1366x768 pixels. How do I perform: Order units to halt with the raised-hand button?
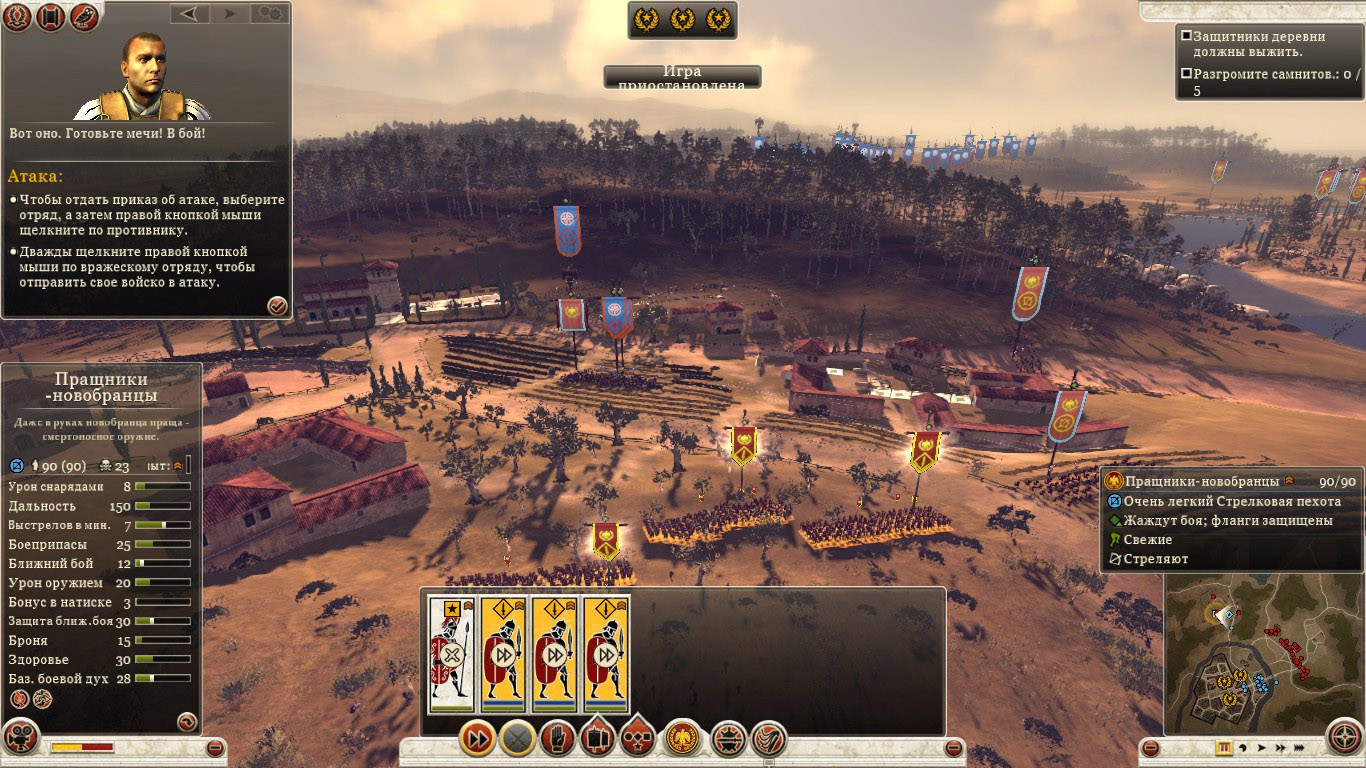pyautogui.click(x=558, y=739)
